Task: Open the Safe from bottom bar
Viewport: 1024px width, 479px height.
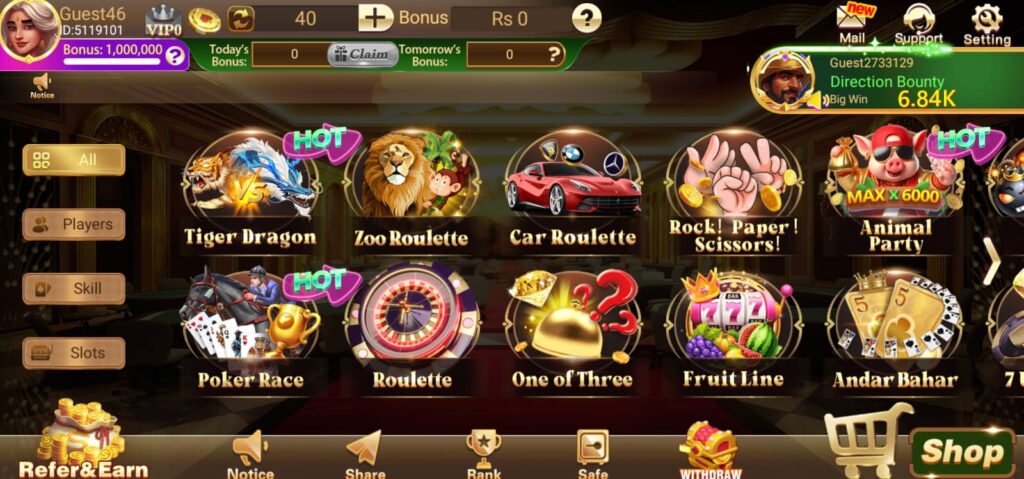Action: coord(593,453)
